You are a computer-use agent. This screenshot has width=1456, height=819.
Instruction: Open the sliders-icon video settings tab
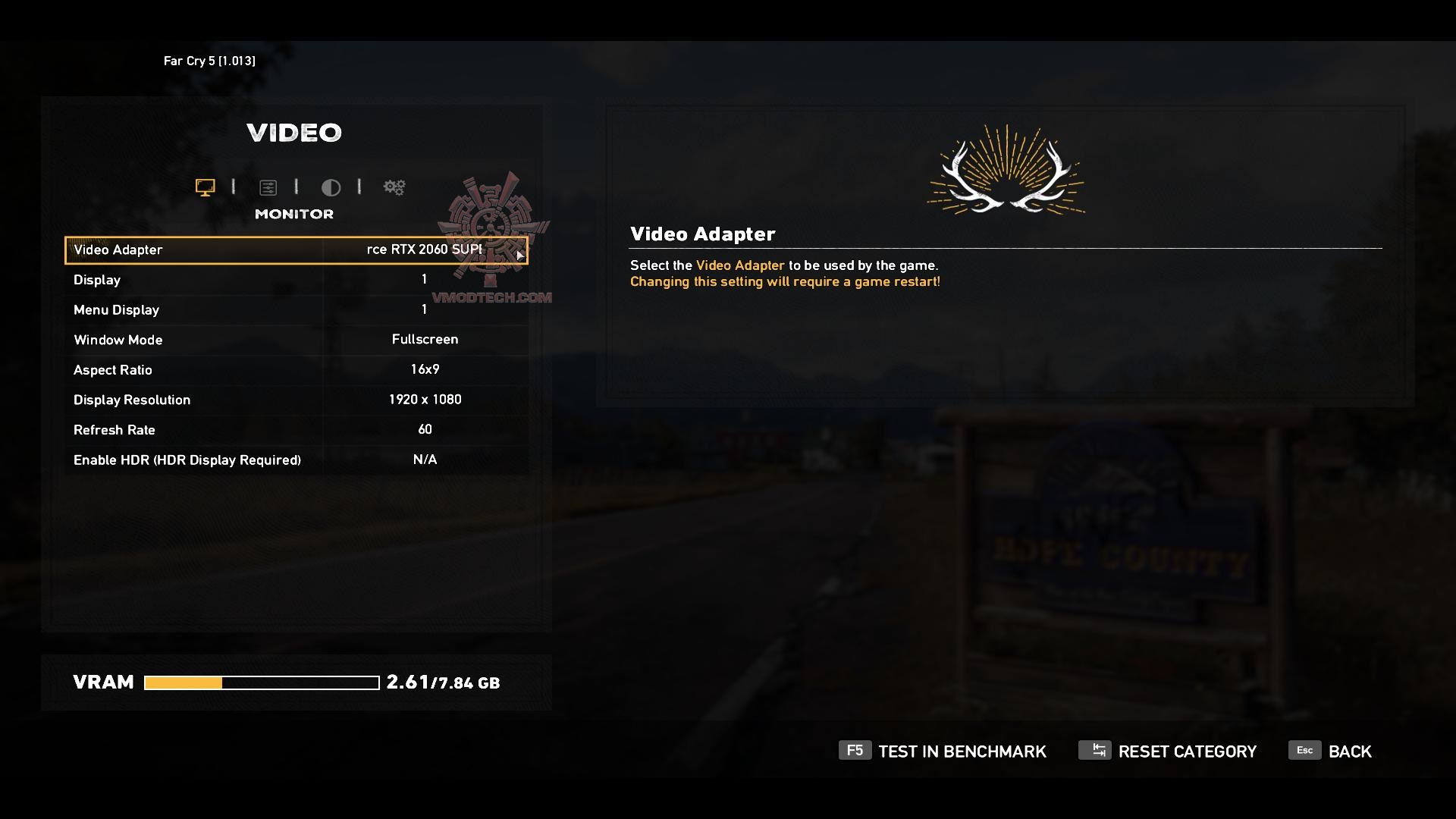tap(268, 187)
